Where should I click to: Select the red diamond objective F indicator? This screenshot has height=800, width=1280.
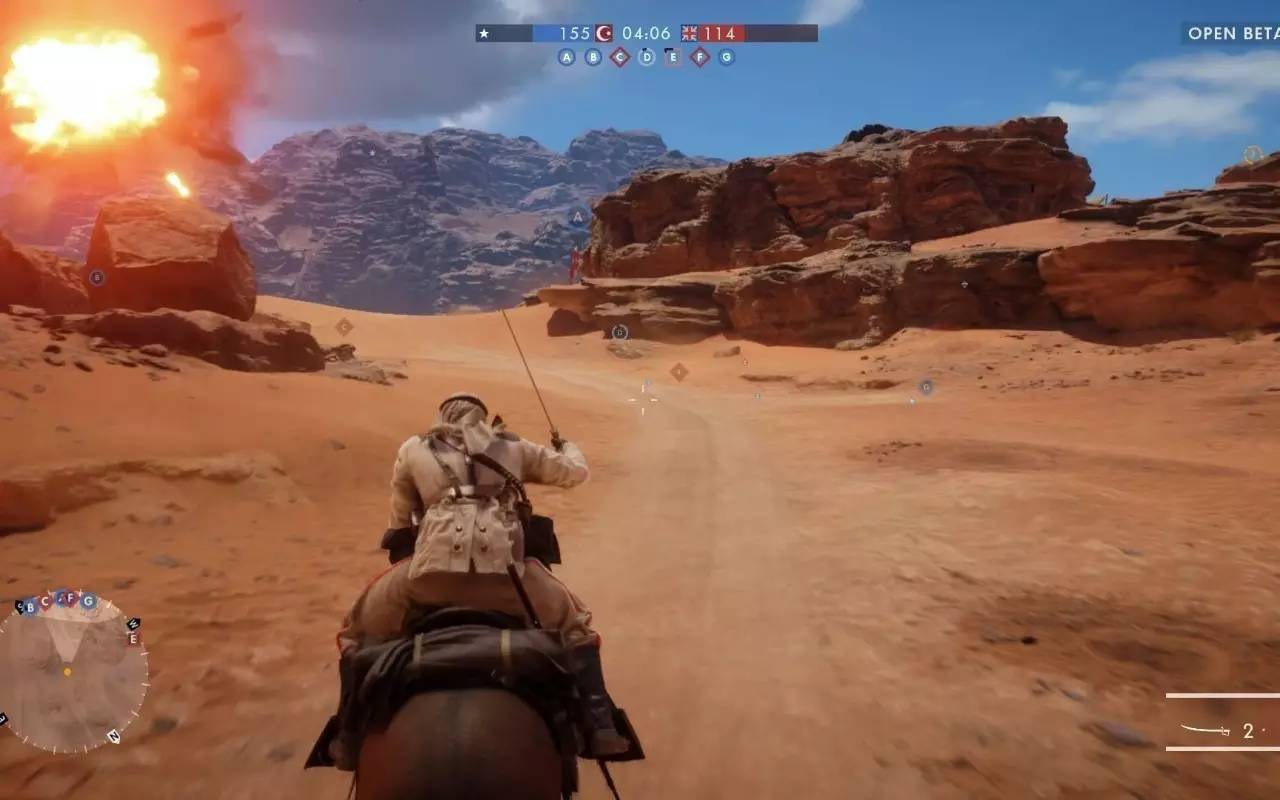click(x=700, y=57)
